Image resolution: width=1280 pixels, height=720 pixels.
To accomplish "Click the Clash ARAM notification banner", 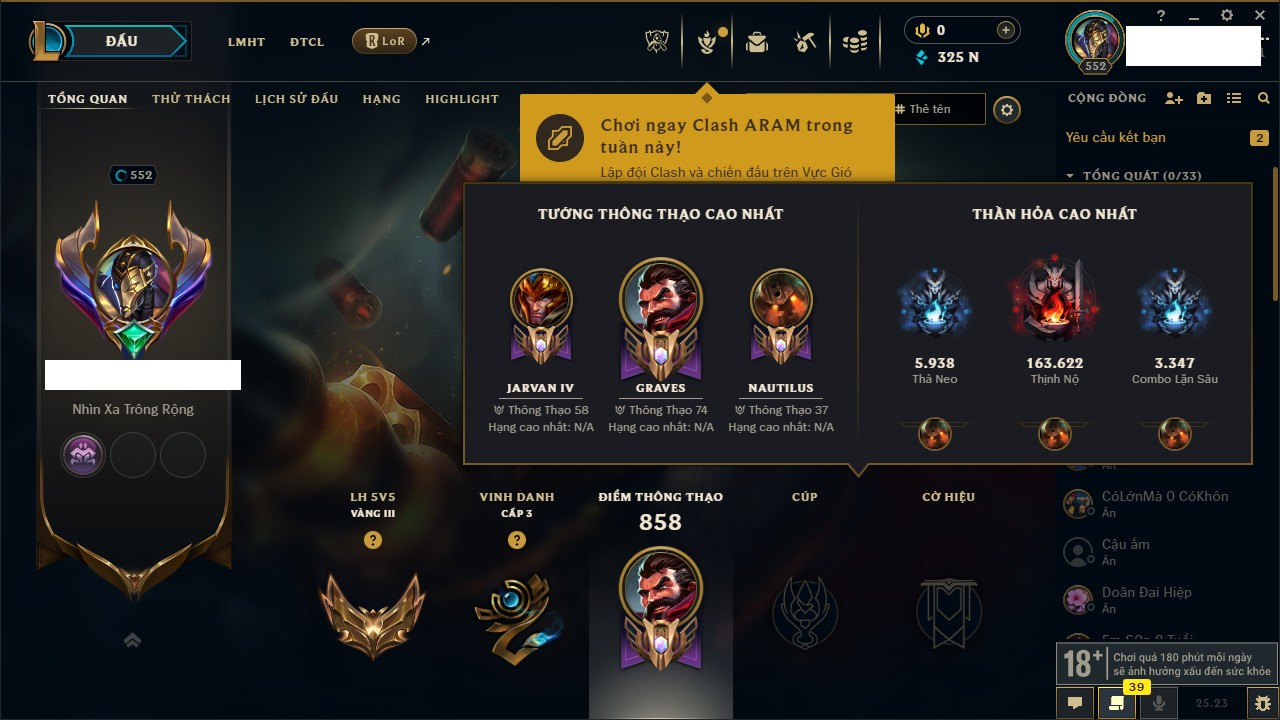I will (706, 140).
